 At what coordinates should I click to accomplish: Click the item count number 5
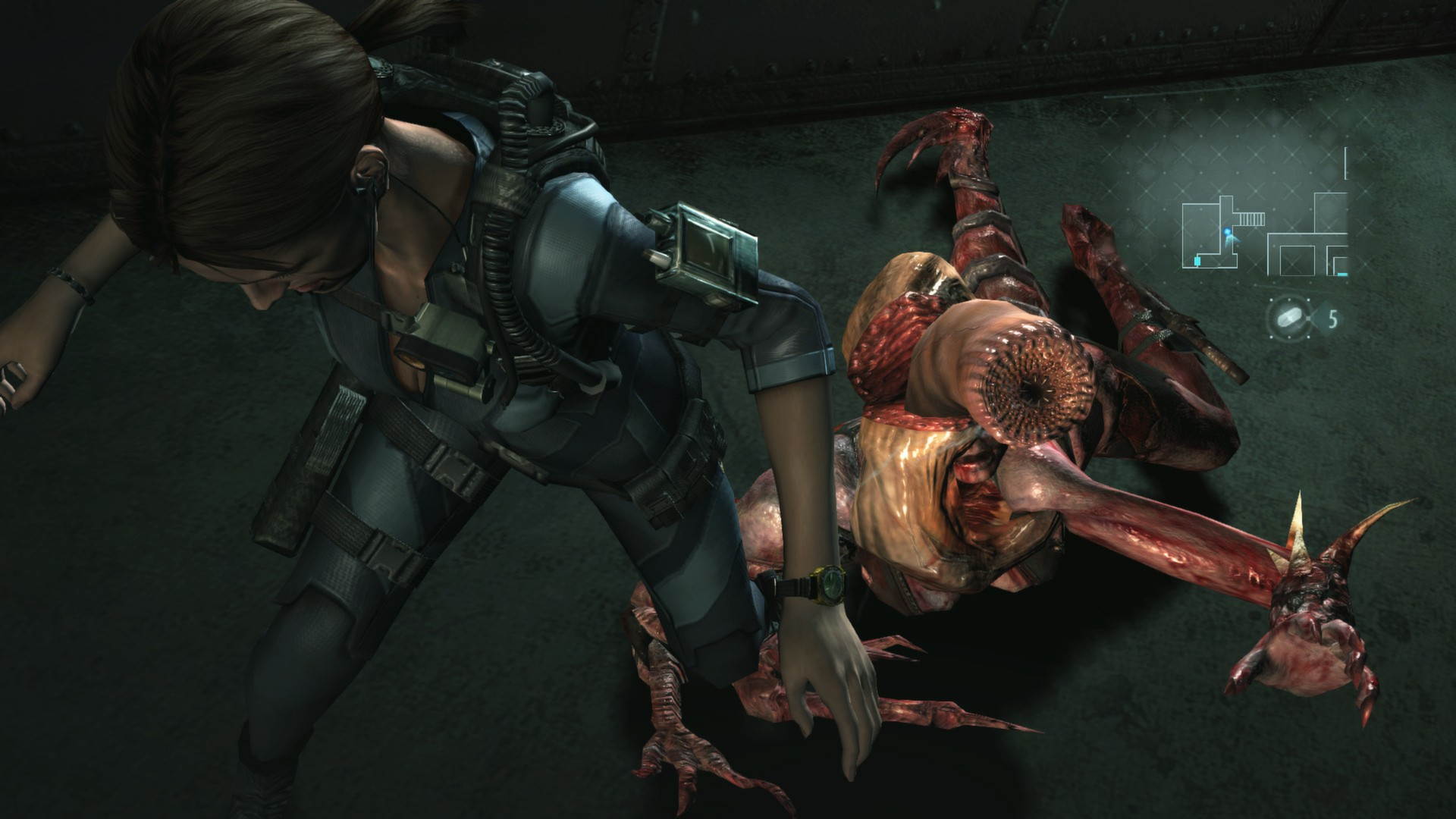[x=1333, y=319]
